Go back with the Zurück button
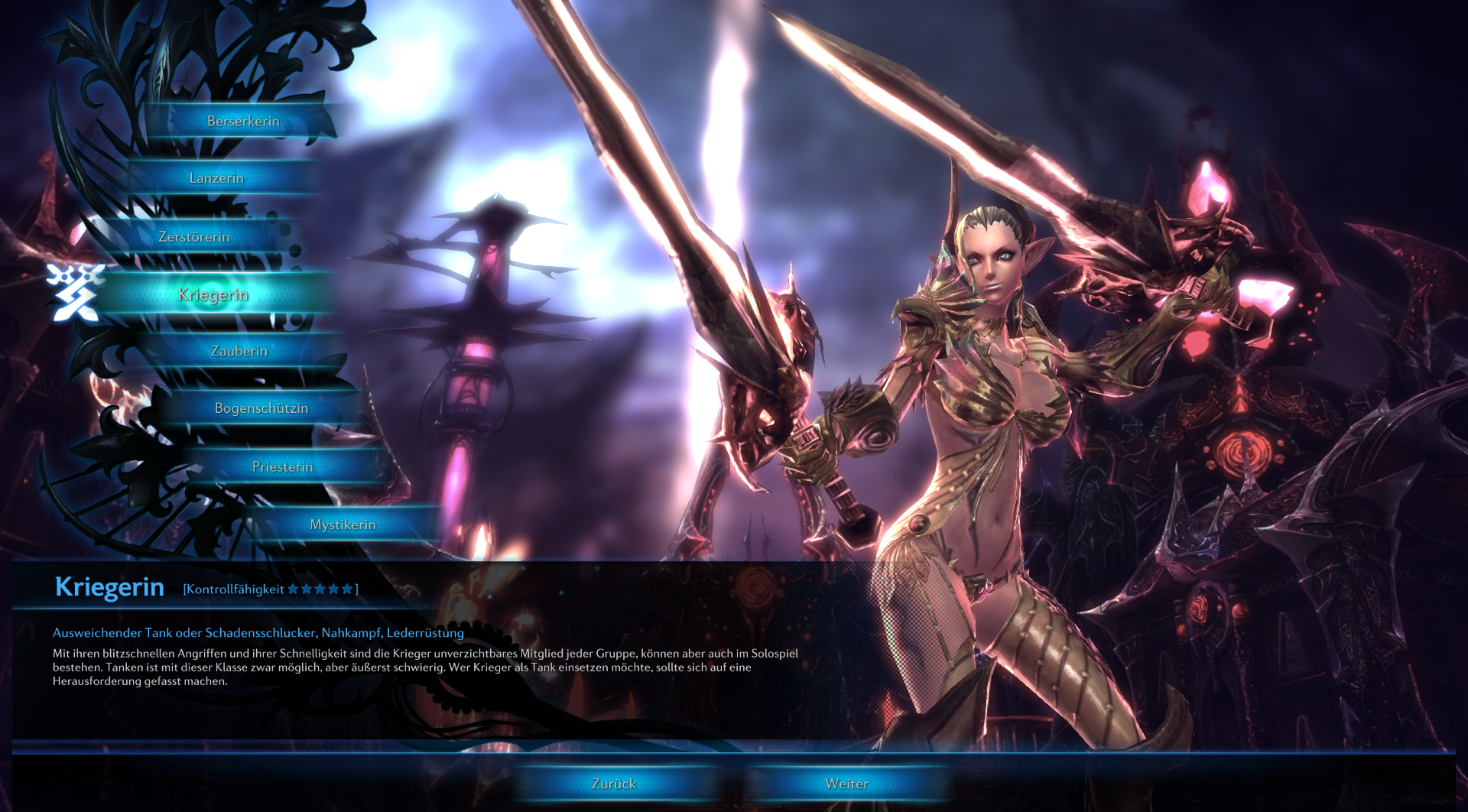The image size is (1468, 812). (614, 784)
